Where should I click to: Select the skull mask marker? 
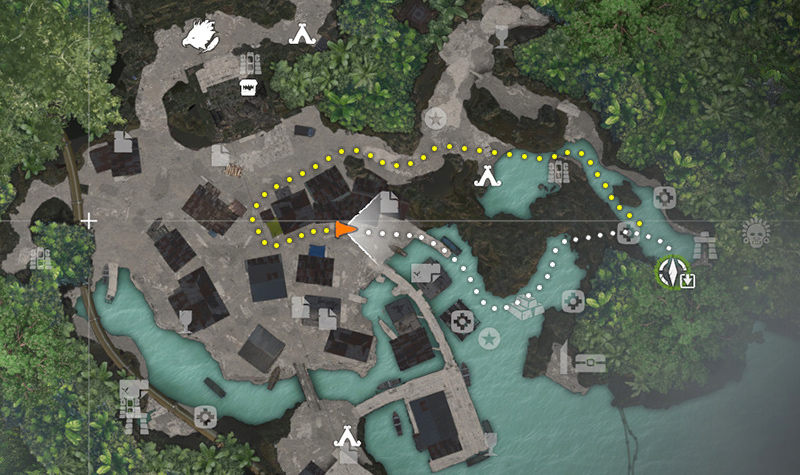click(x=757, y=233)
